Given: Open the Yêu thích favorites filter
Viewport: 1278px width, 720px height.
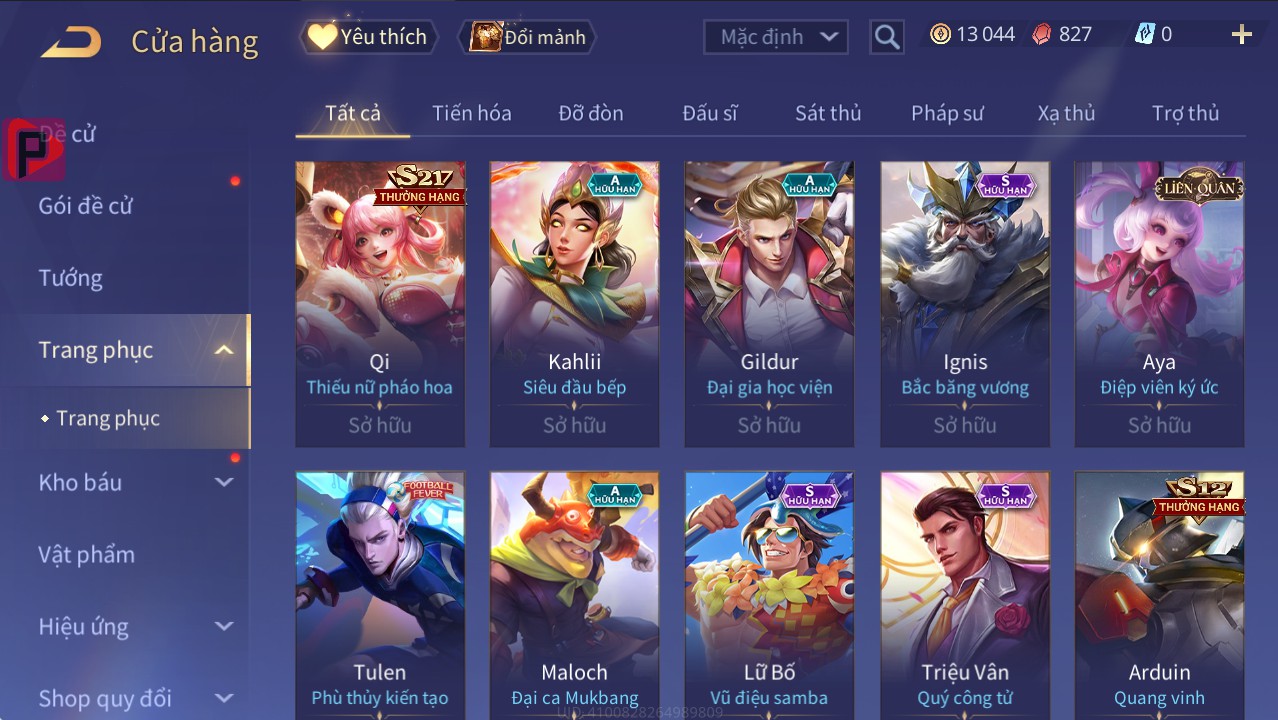Looking at the screenshot, I should (368, 37).
